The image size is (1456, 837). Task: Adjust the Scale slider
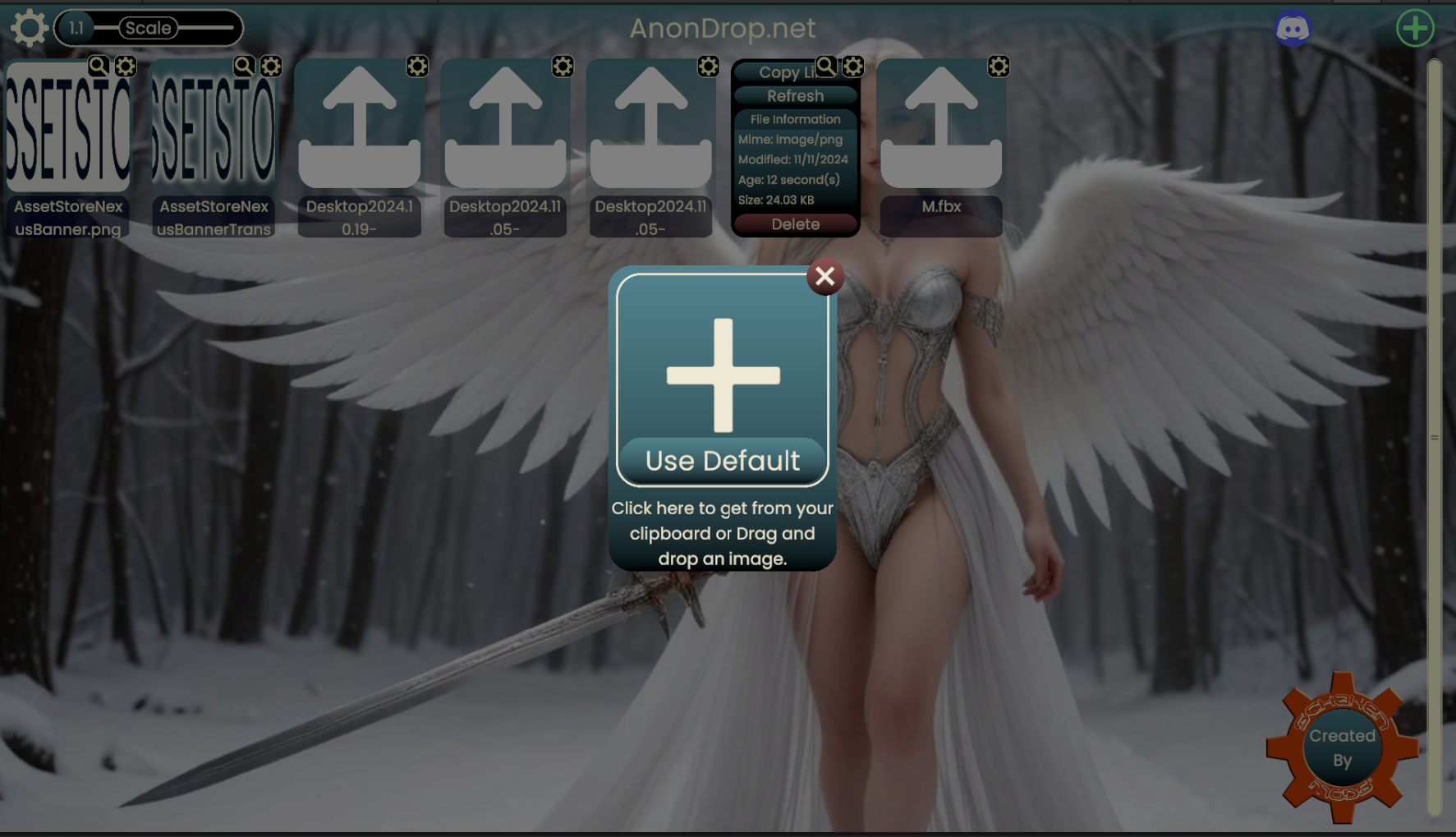[149, 28]
